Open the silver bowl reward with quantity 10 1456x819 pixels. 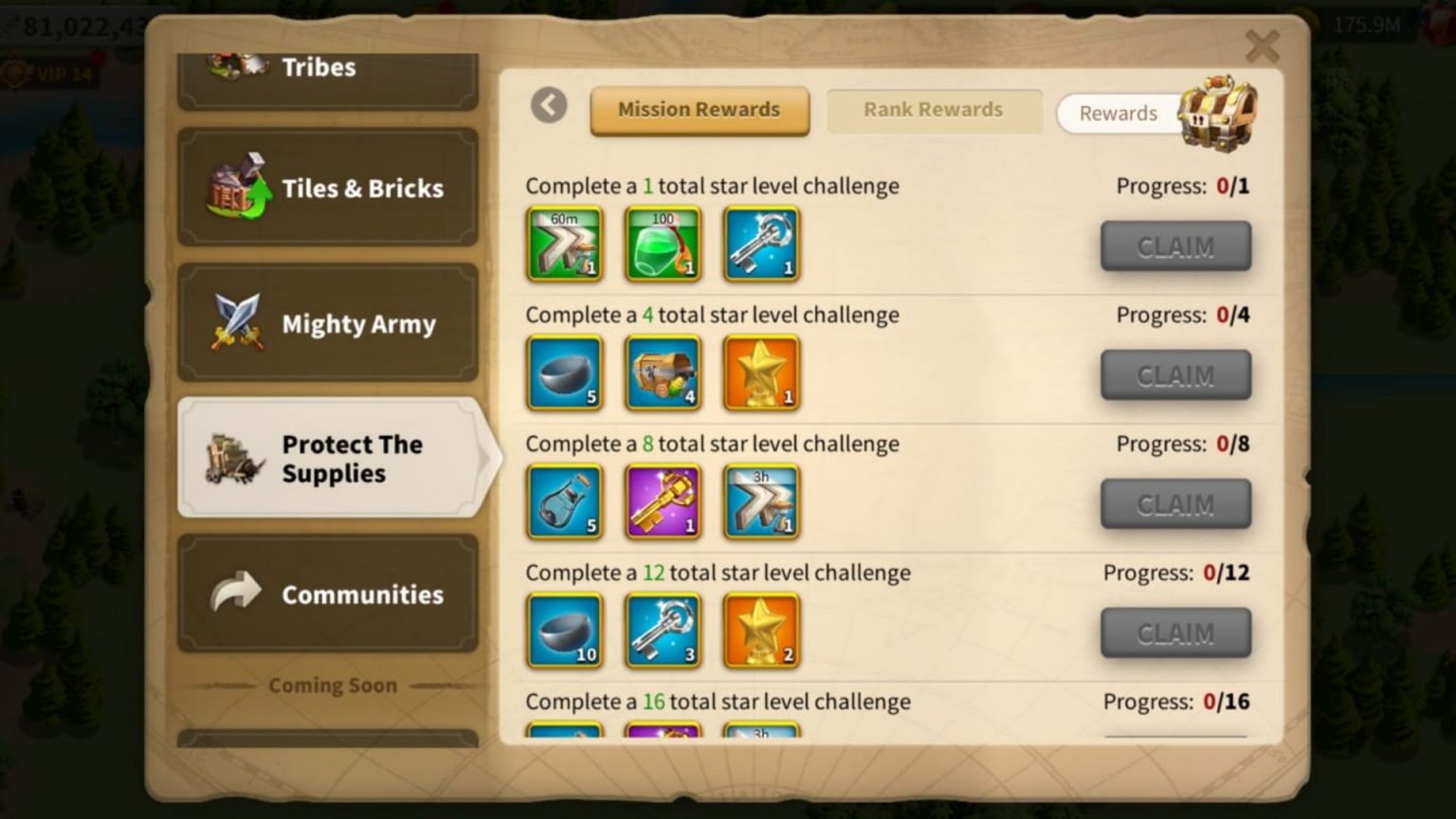pyautogui.click(x=564, y=630)
